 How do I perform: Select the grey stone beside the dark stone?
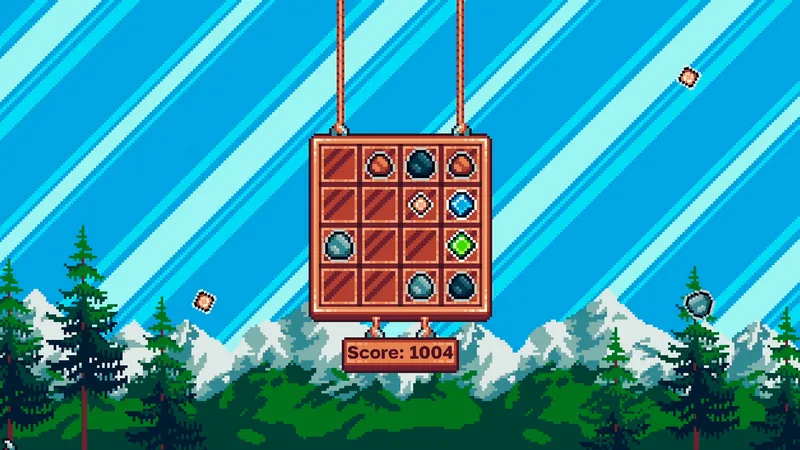(x=420, y=285)
